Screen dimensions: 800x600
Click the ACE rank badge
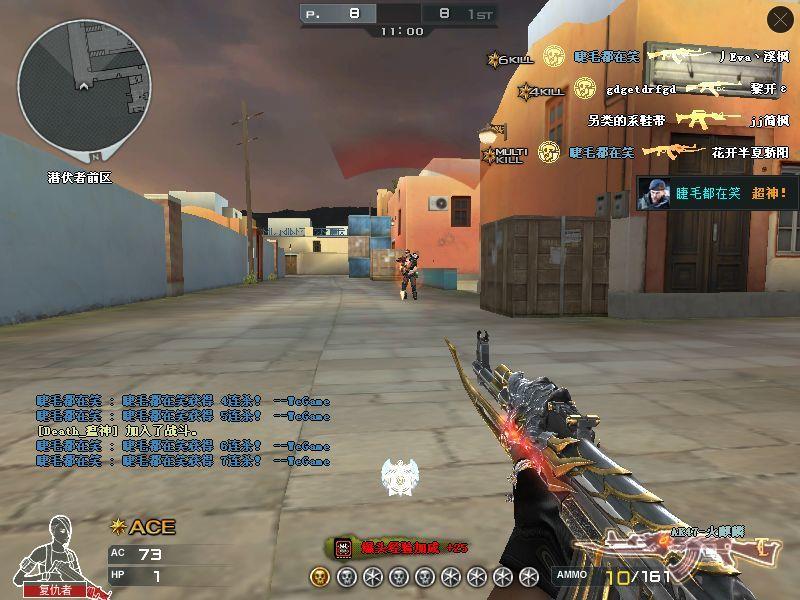tap(142, 527)
